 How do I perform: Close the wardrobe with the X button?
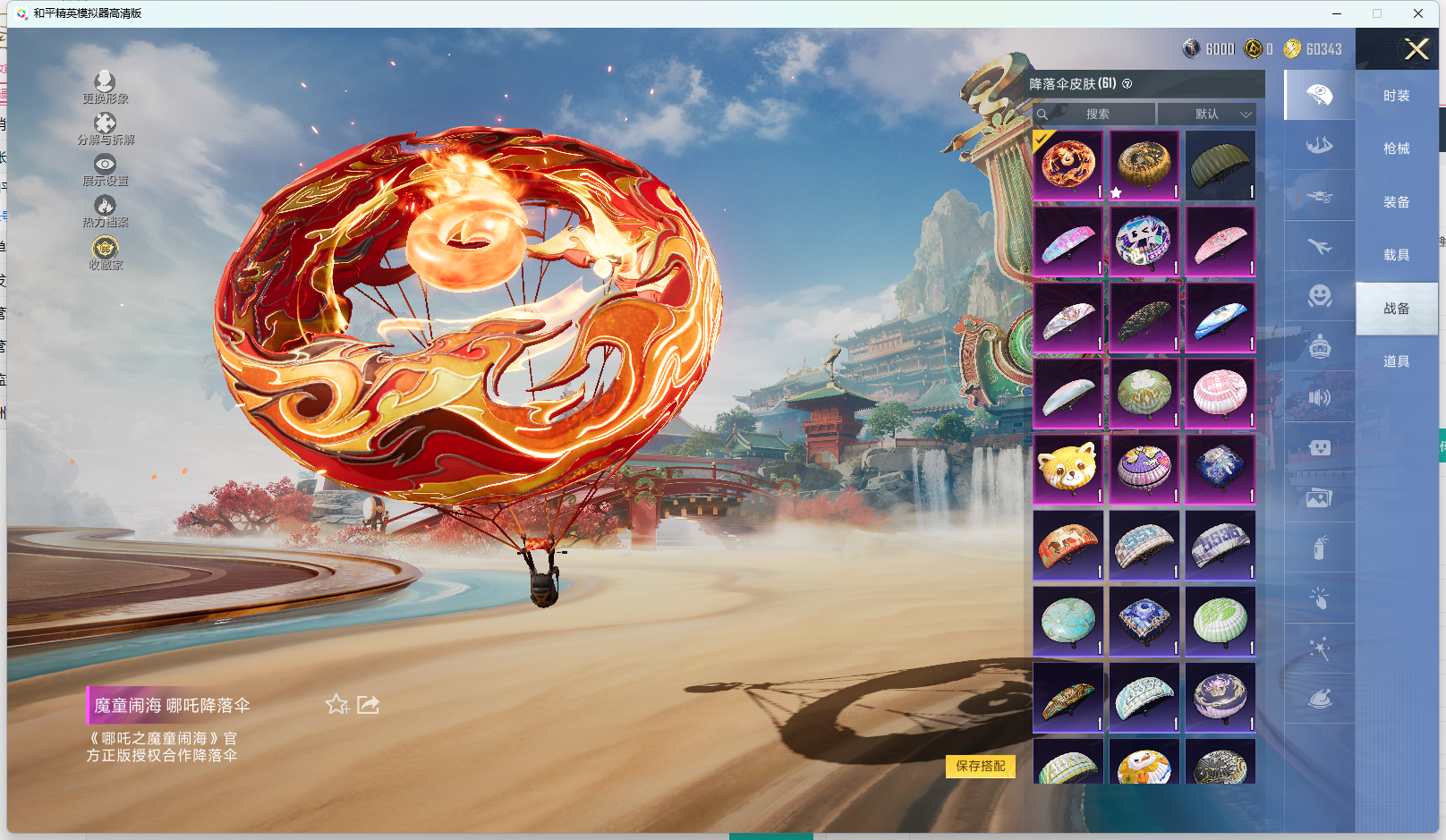point(1416,49)
